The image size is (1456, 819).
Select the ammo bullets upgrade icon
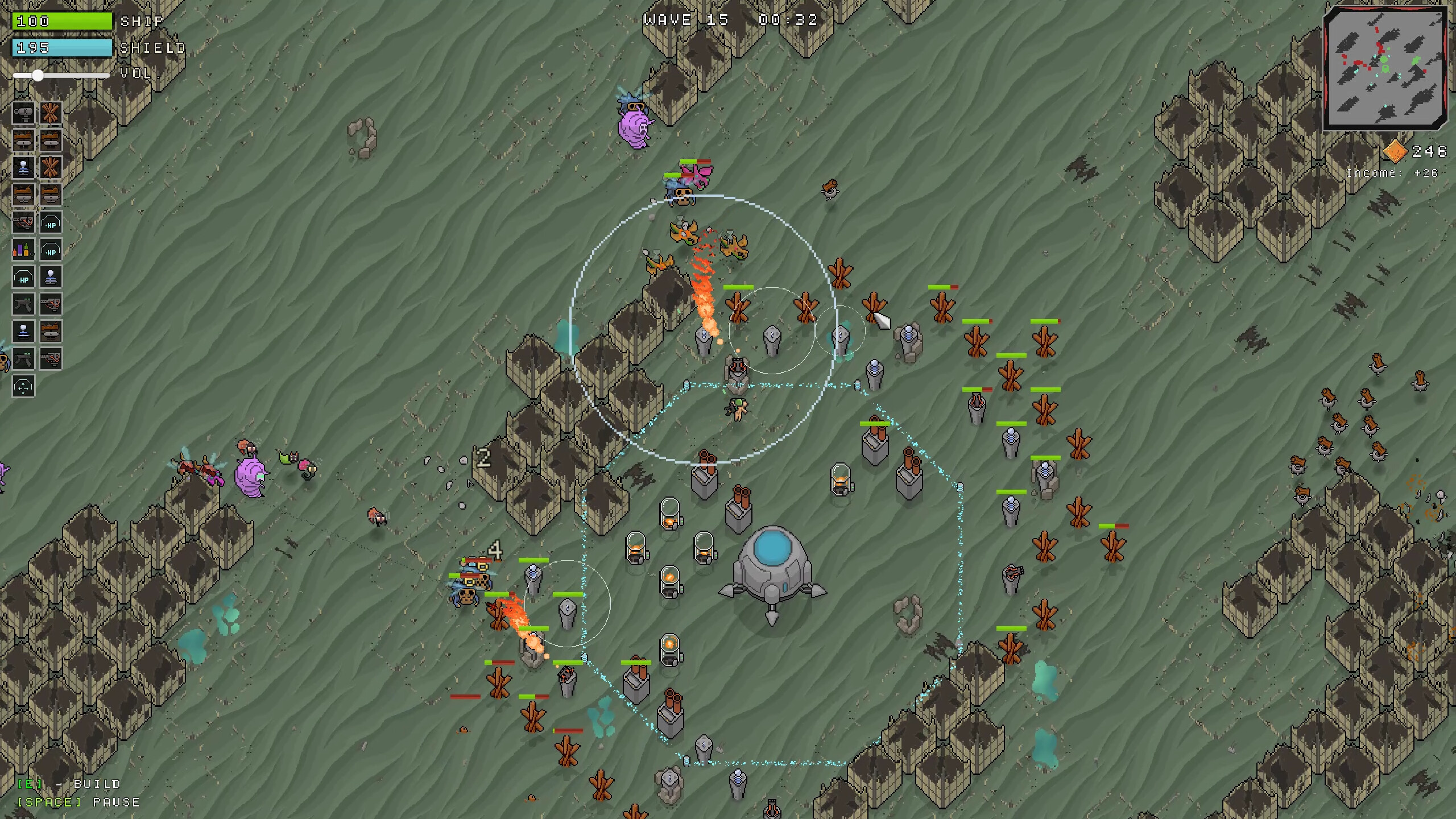click(23, 249)
